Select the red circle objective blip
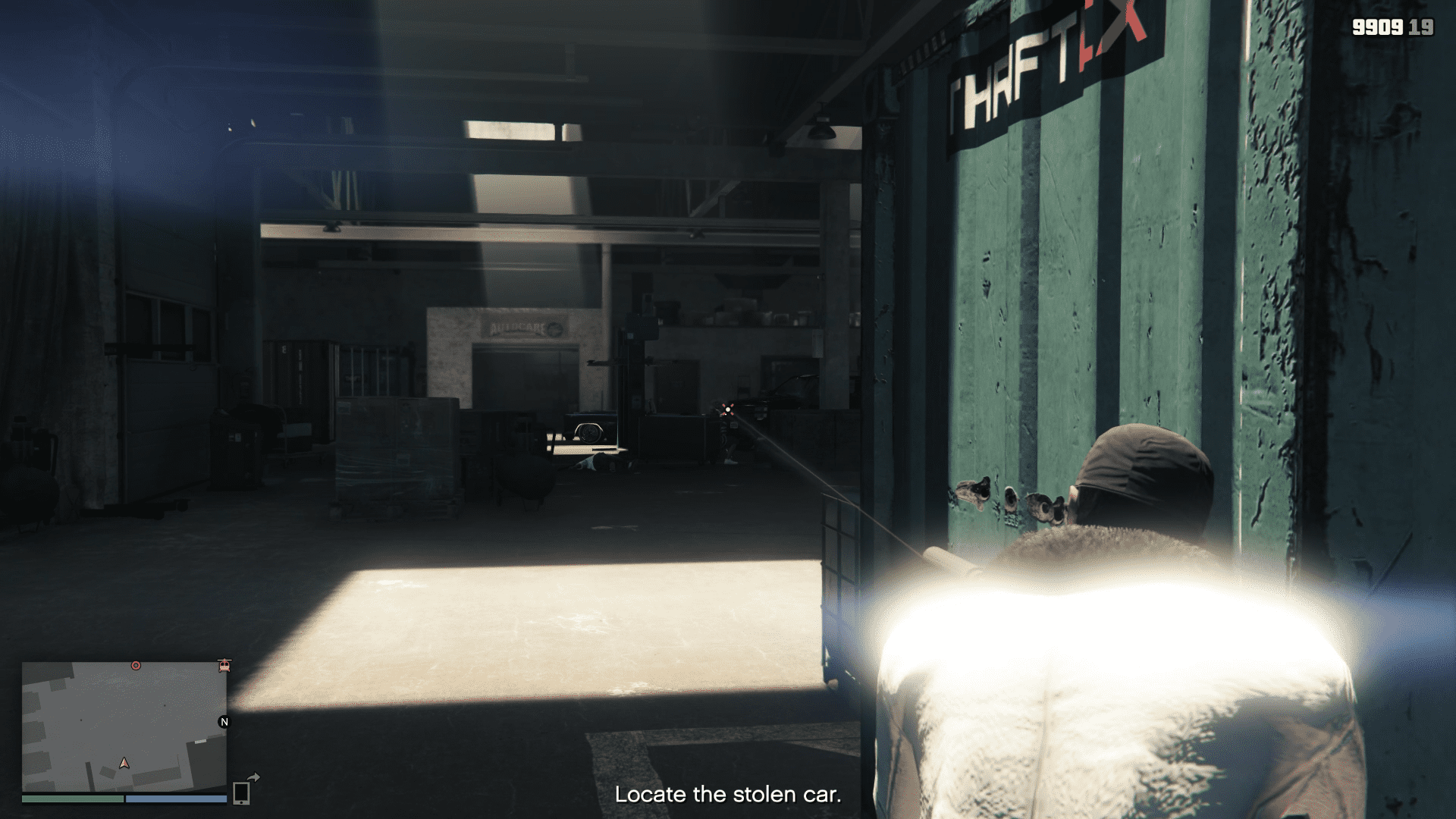Viewport: 1456px width, 819px height. coord(136,665)
